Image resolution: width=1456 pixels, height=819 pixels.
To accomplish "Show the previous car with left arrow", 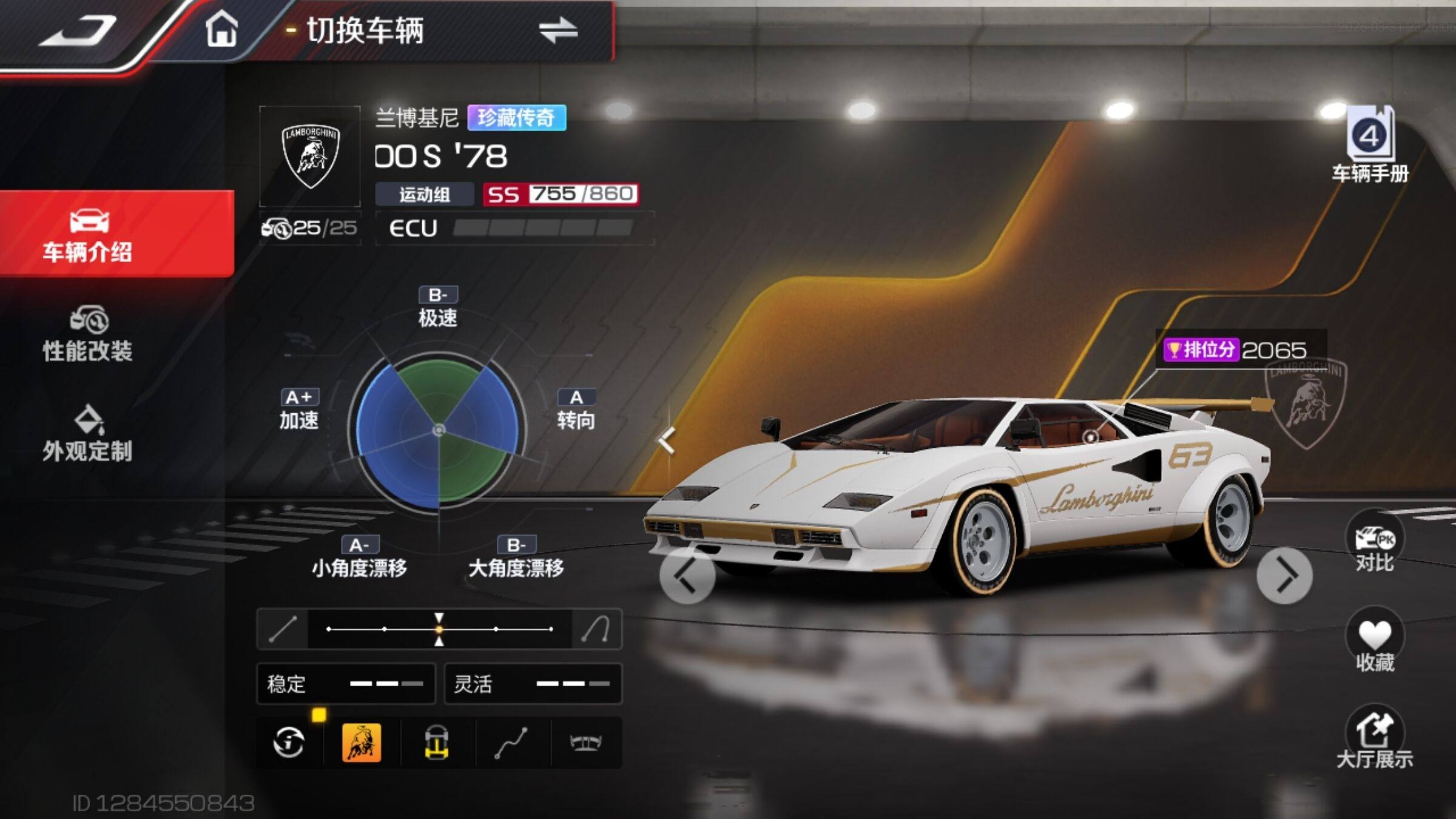I will click(x=687, y=576).
